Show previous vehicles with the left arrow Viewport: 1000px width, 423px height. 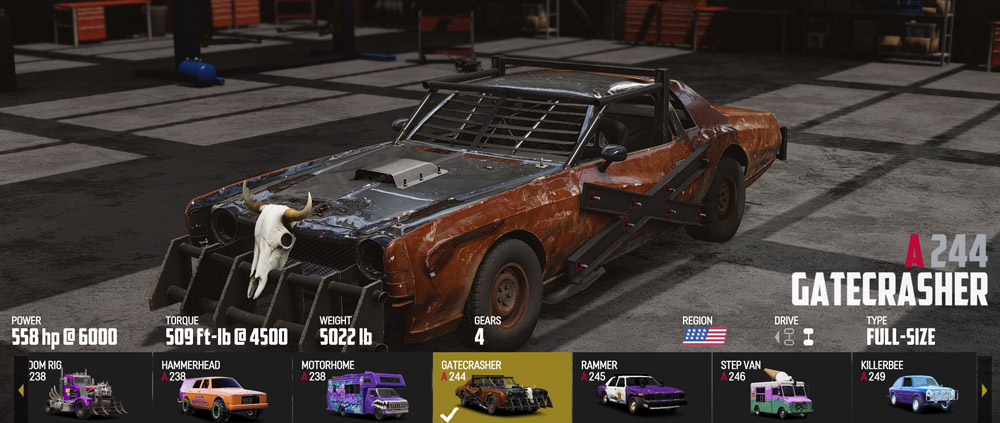(x=21, y=389)
